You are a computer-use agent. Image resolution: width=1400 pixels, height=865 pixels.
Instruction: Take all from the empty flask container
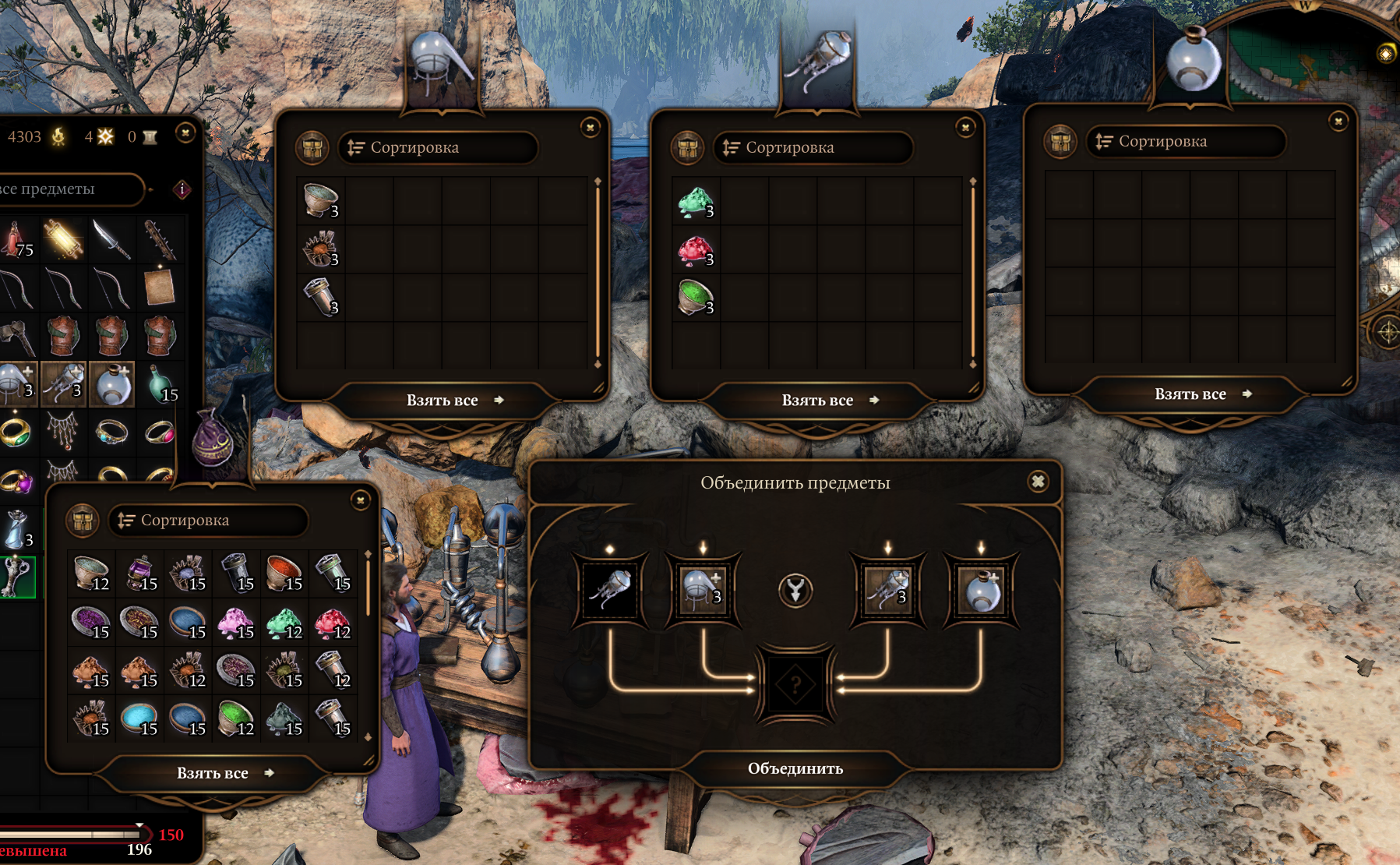point(1190,394)
